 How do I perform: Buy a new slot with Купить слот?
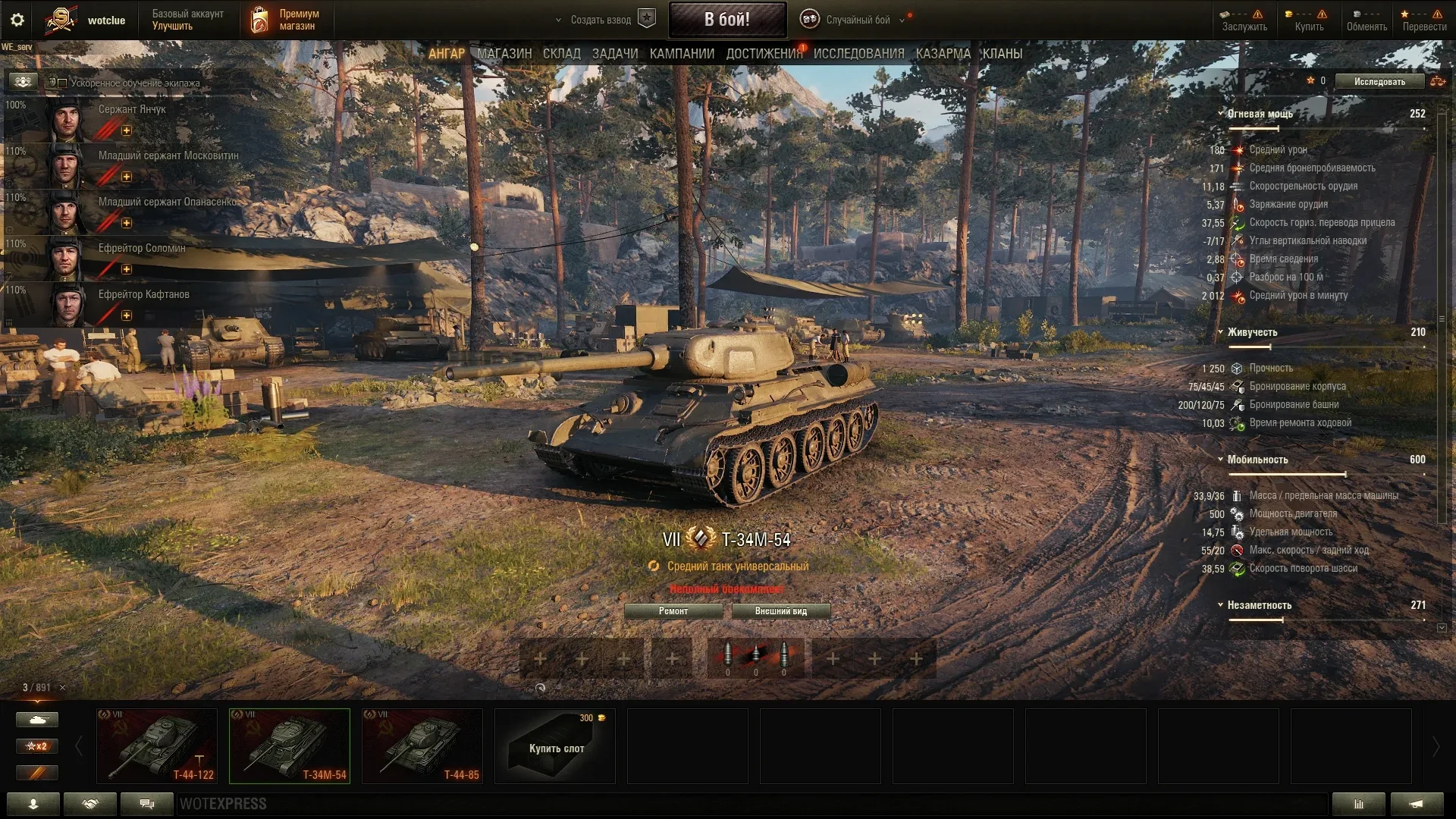[x=555, y=746]
